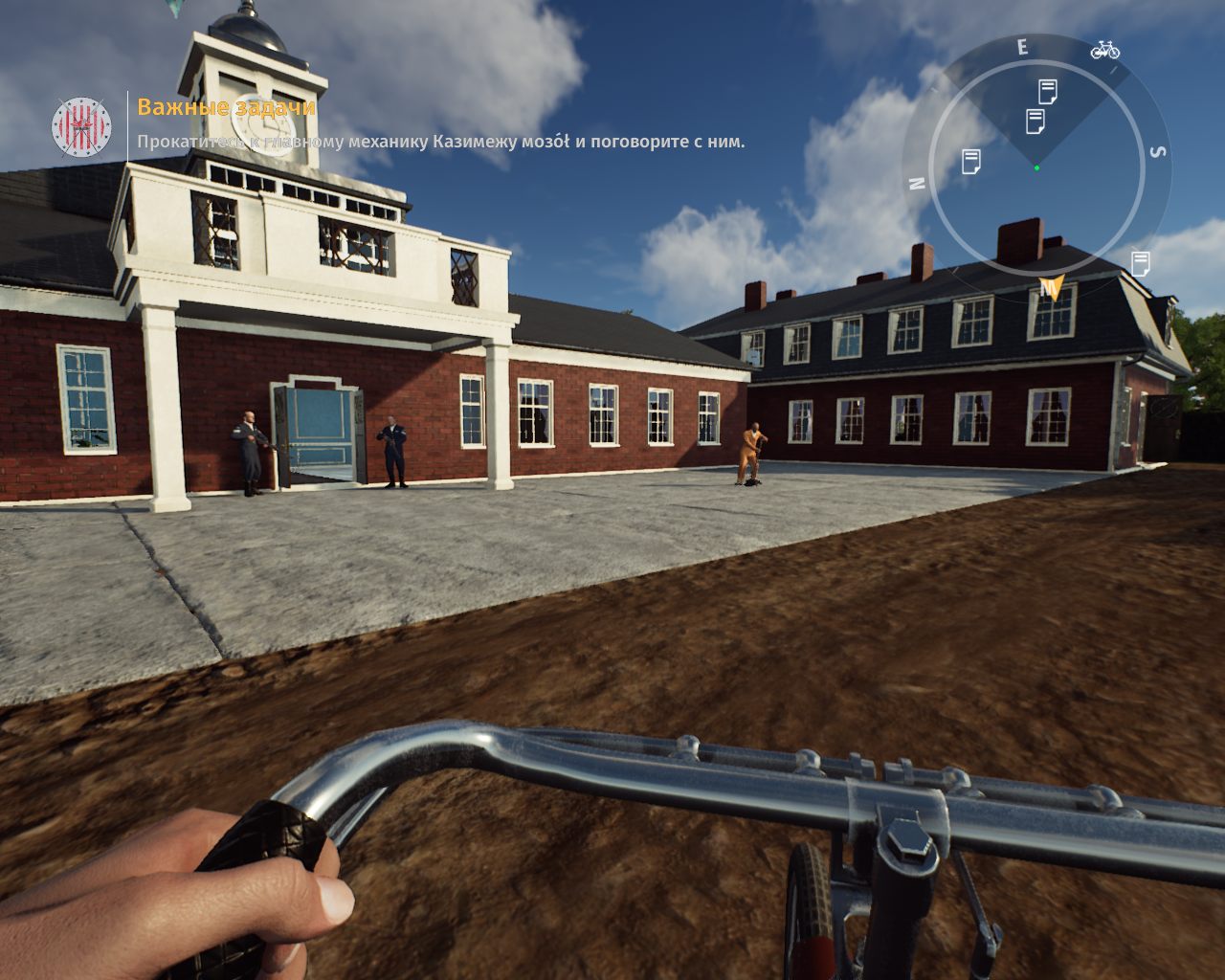Choose the document marker outside the compass ring
The height and width of the screenshot is (980, 1225).
[1140, 263]
